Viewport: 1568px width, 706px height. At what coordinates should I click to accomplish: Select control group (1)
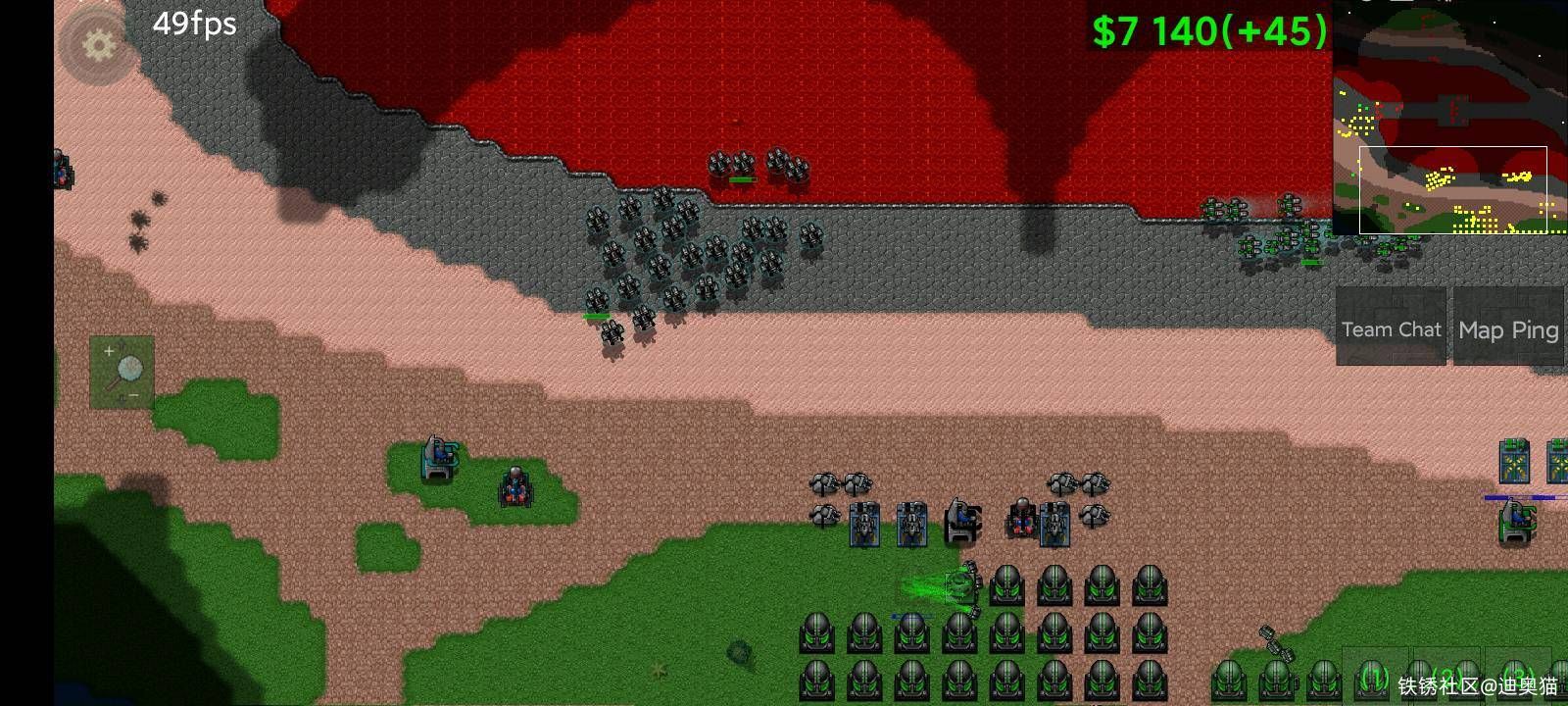point(1375,676)
